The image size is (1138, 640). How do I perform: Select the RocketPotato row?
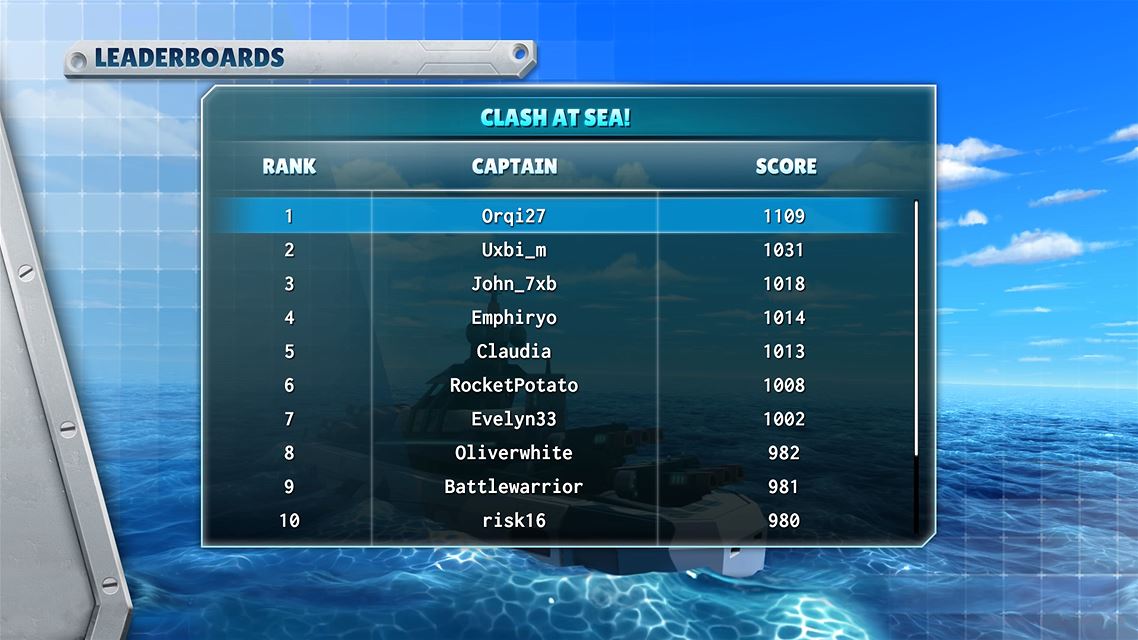[x=514, y=385]
